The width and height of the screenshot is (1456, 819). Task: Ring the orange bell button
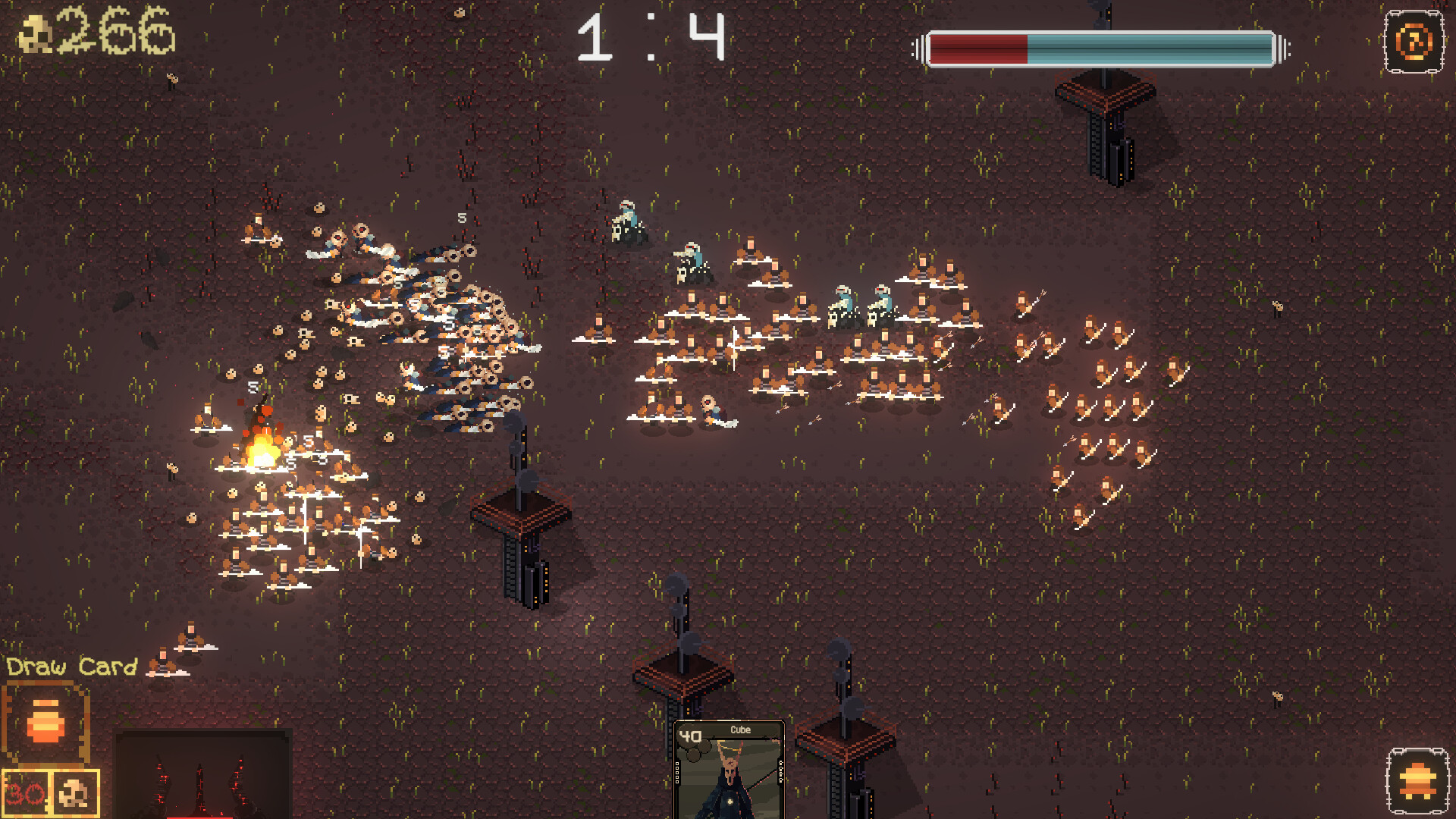[1417, 781]
